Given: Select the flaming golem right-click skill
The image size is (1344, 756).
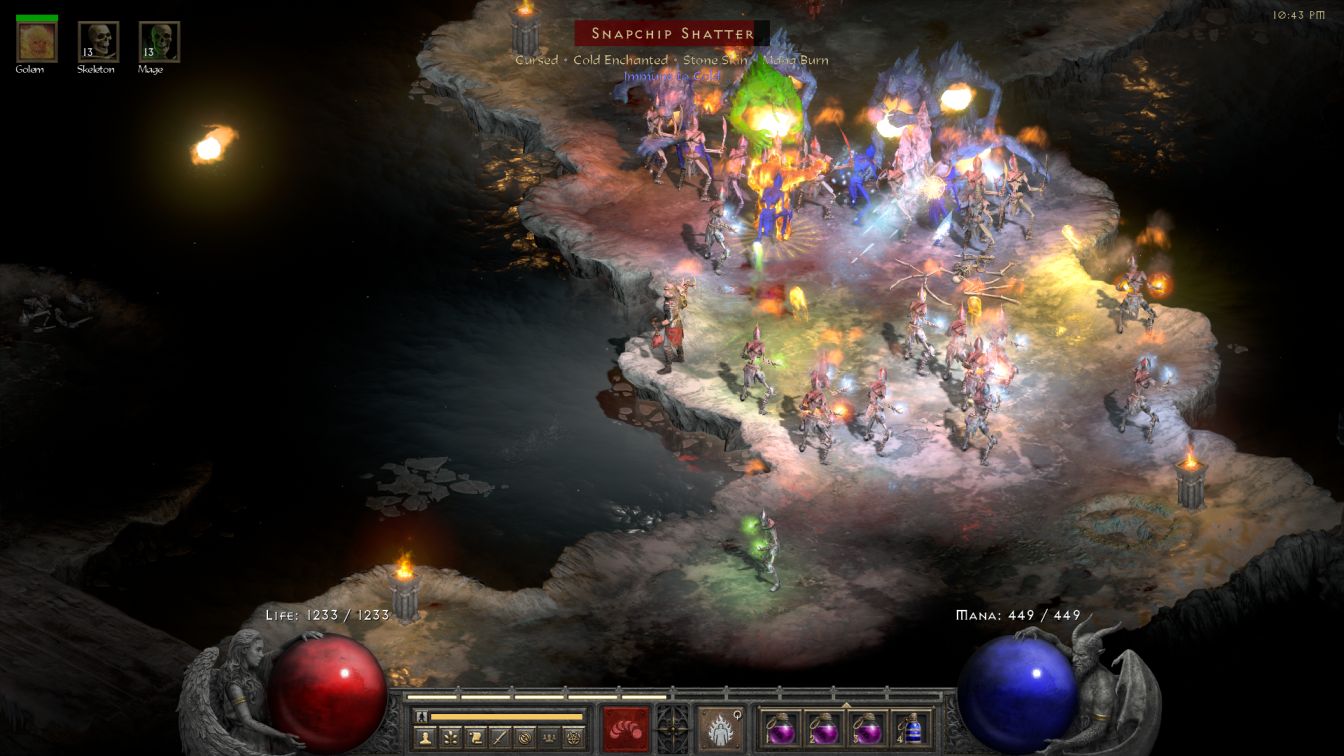Looking at the screenshot, I should [720, 728].
